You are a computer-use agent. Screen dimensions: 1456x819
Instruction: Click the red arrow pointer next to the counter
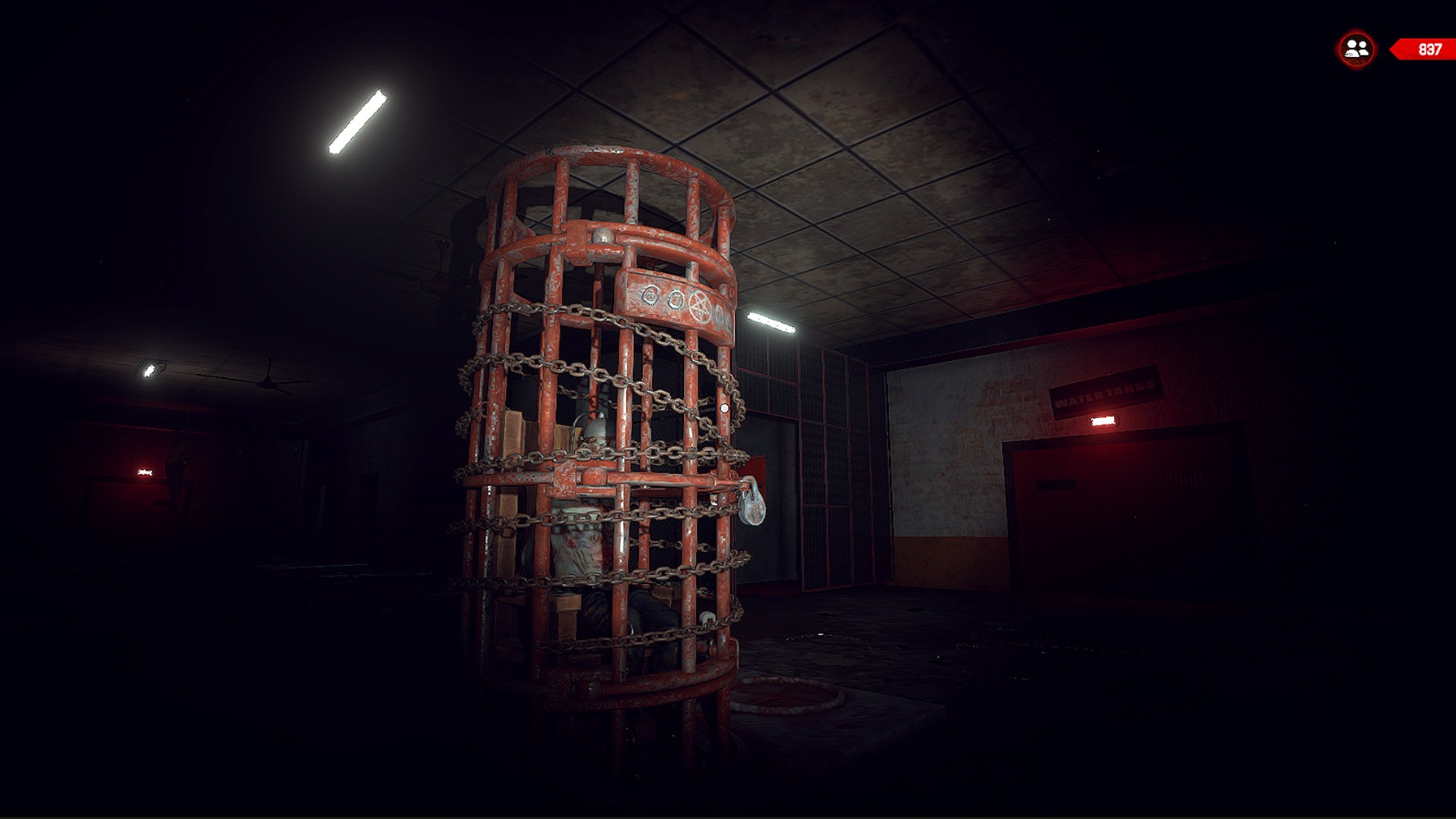tap(1394, 49)
